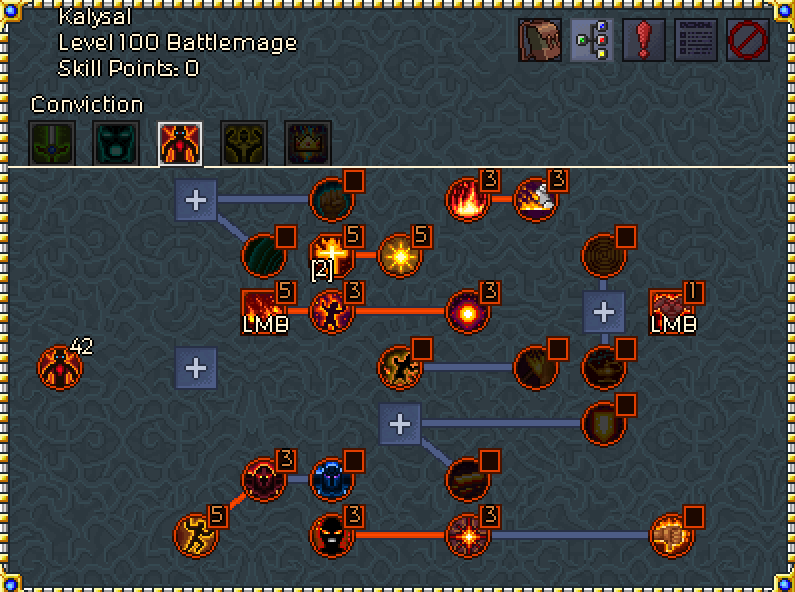Select the black face red-eyed skill
Image resolution: width=795 pixels, height=592 pixels.
point(330,534)
